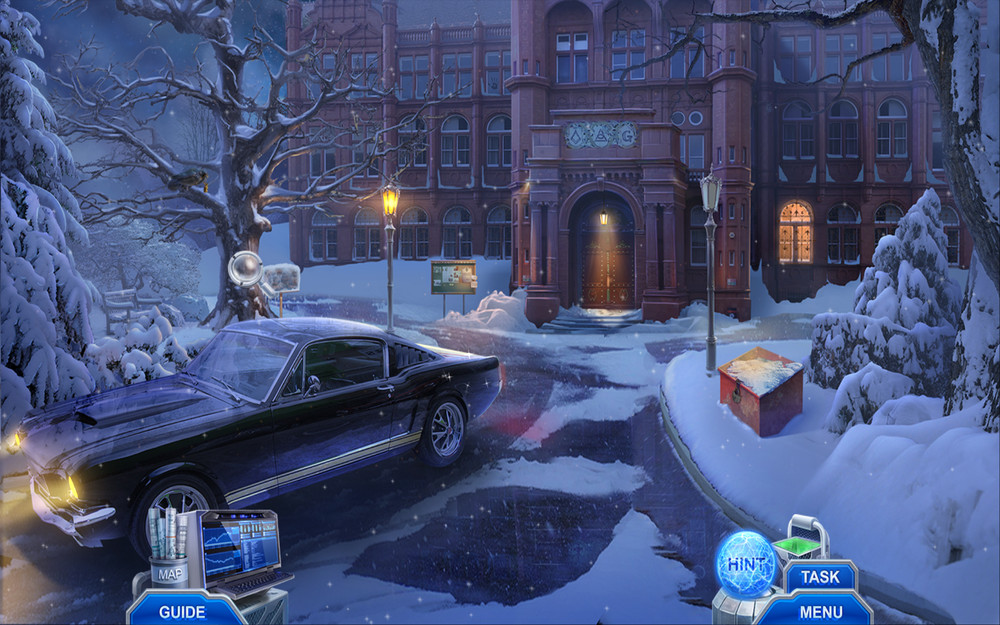Open the game Menu
The height and width of the screenshot is (625, 1000).
point(820,609)
